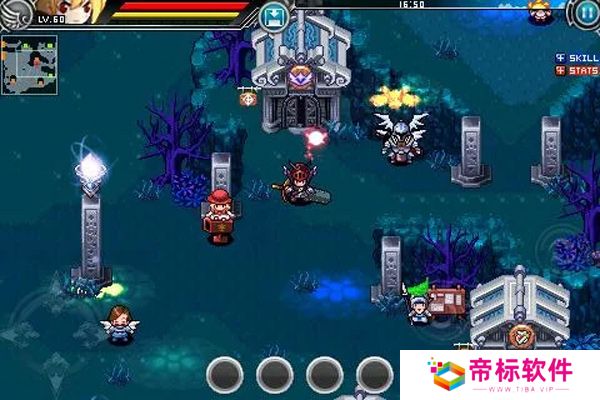Expand the dungeon minimap
The width and height of the screenshot is (600, 400).
(29, 65)
